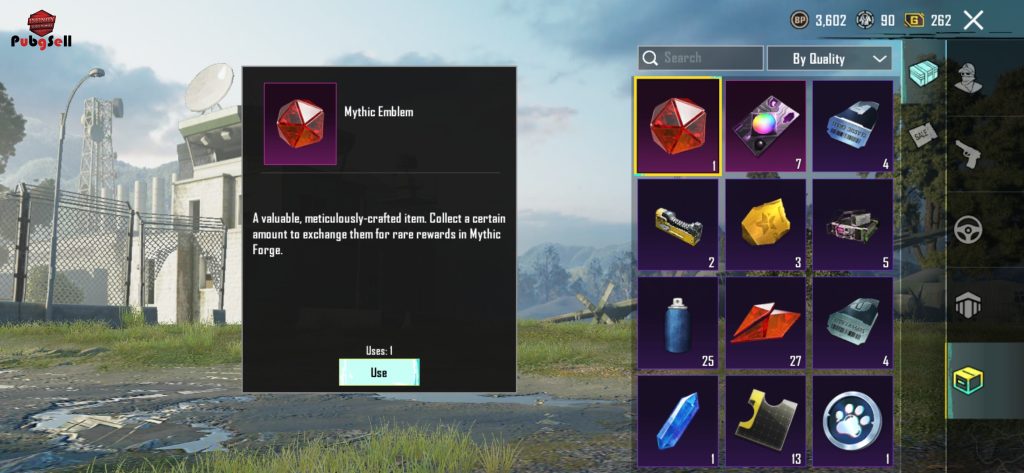This screenshot has width=1024, height=473.
Task: Open the yellow crate inventory tab
Action: click(x=967, y=378)
